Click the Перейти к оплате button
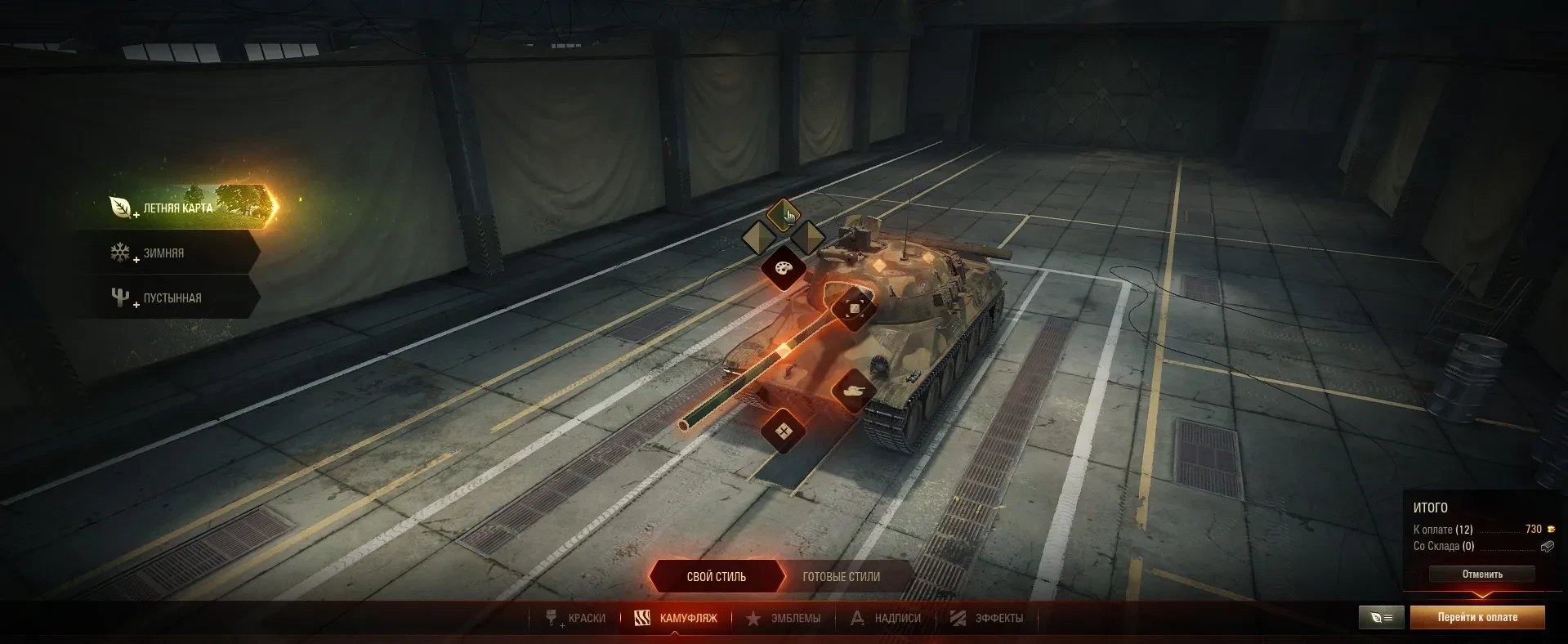Image resolution: width=1568 pixels, height=644 pixels. (1477, 618)
